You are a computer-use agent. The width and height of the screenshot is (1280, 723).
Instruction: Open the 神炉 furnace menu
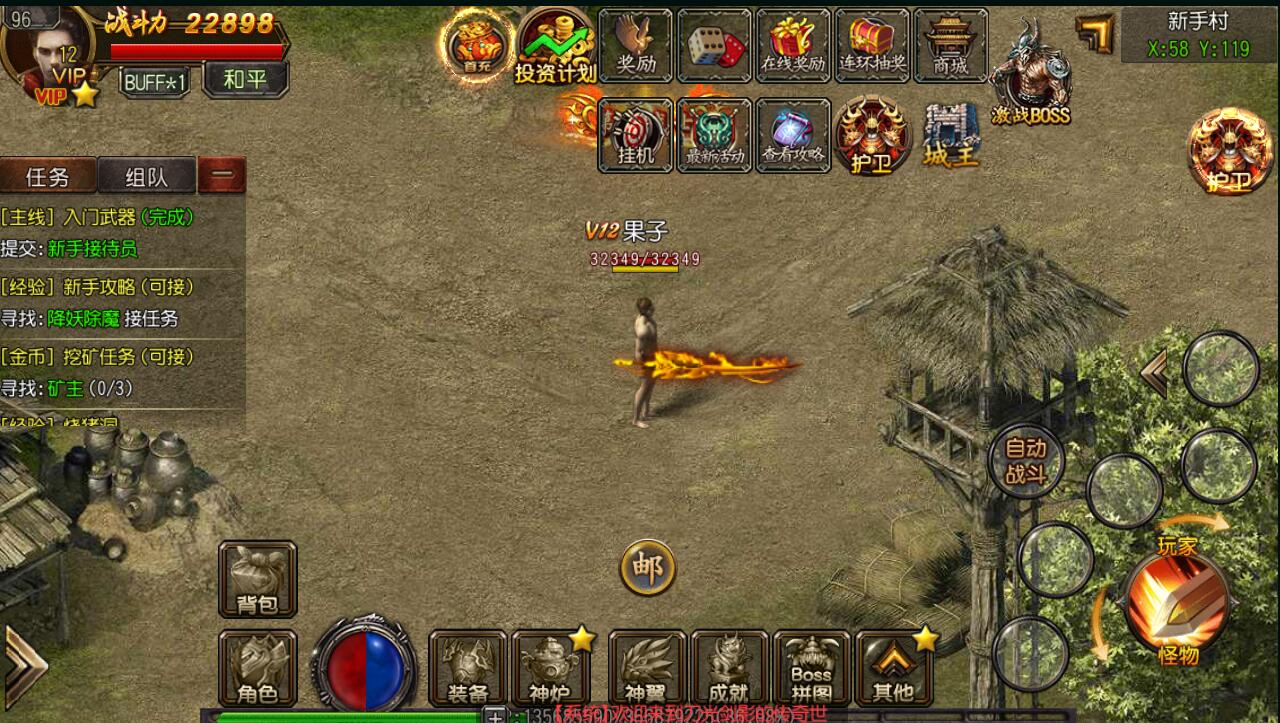coord(551,668)
